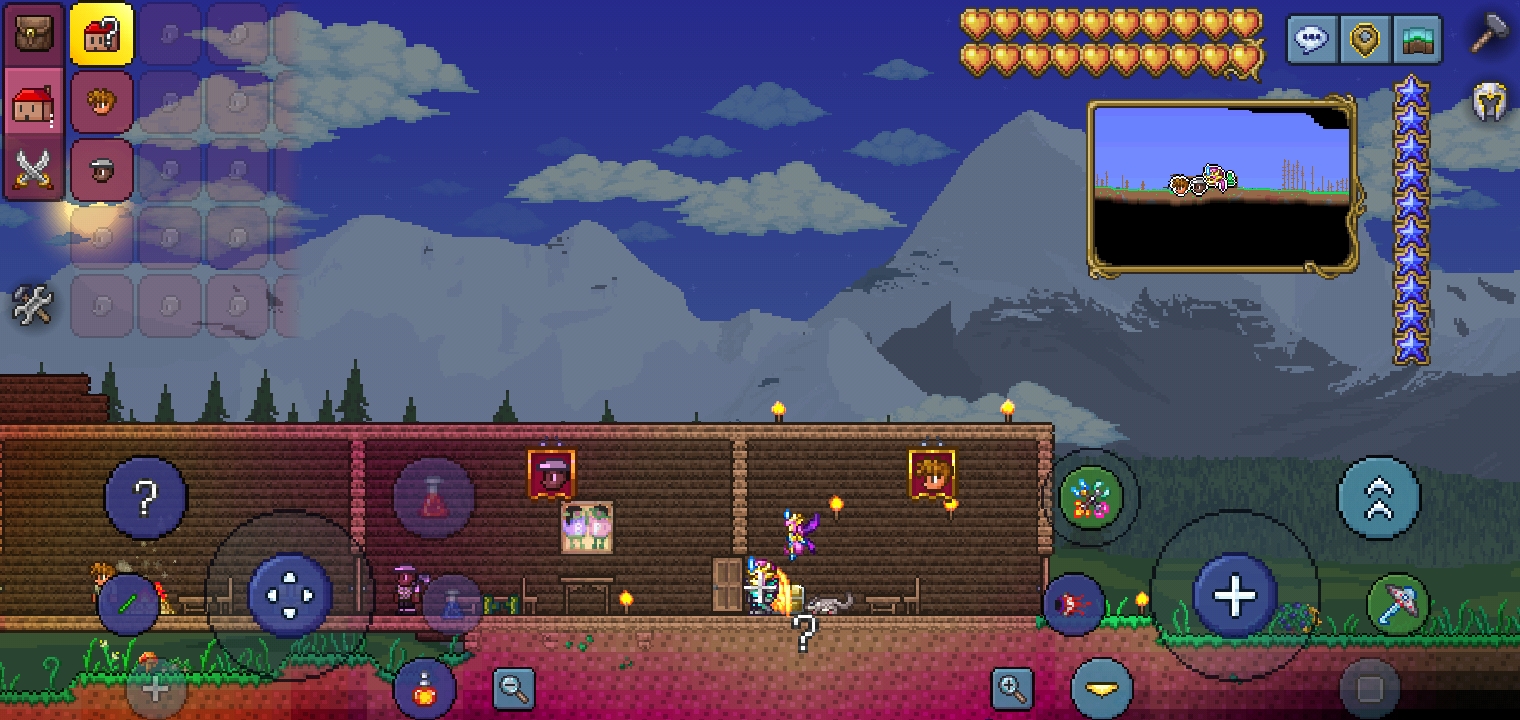The width and height of the screenshot is (1520, 720).
Task: Tap the map pin button
Action: (1364, 40)
